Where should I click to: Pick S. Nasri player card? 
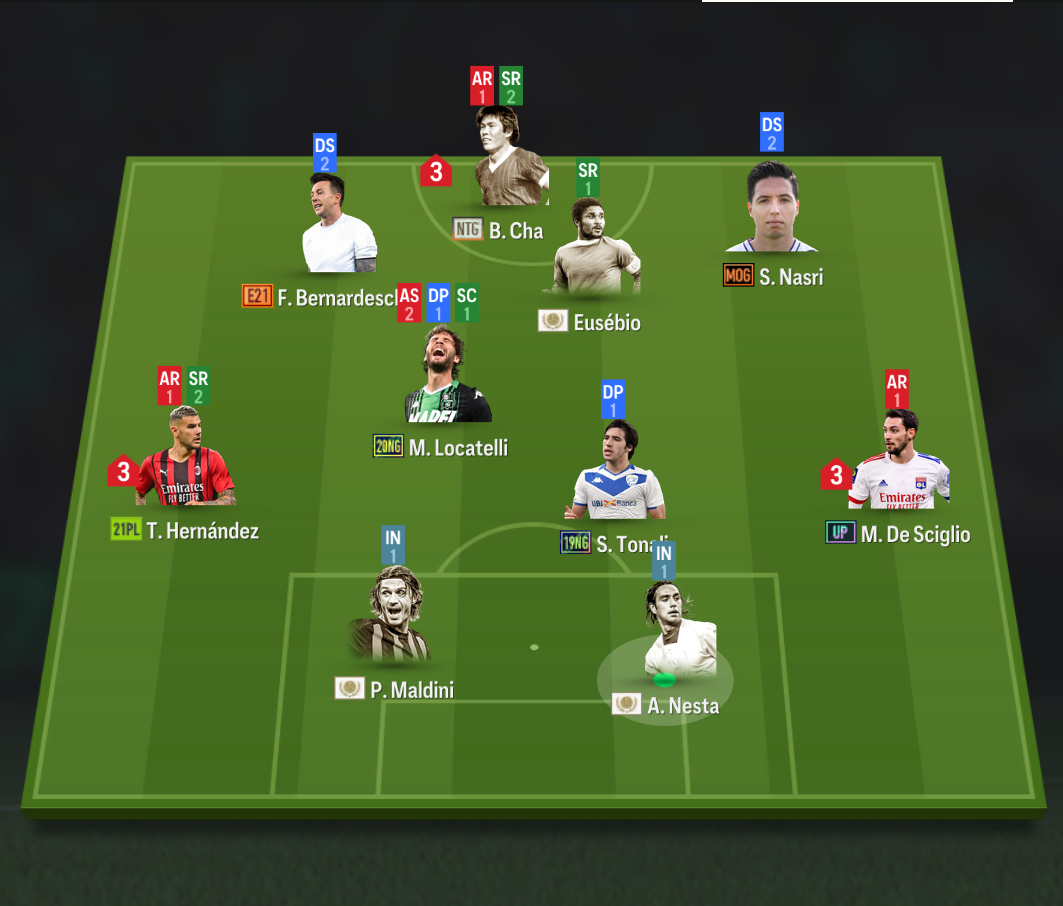[772, 211]
